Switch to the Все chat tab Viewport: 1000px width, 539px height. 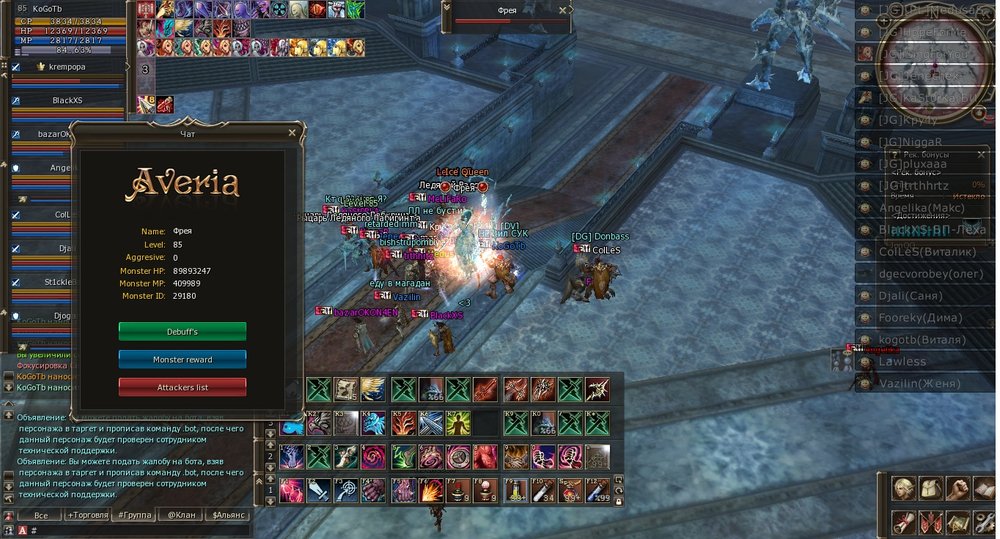point(40,515)
